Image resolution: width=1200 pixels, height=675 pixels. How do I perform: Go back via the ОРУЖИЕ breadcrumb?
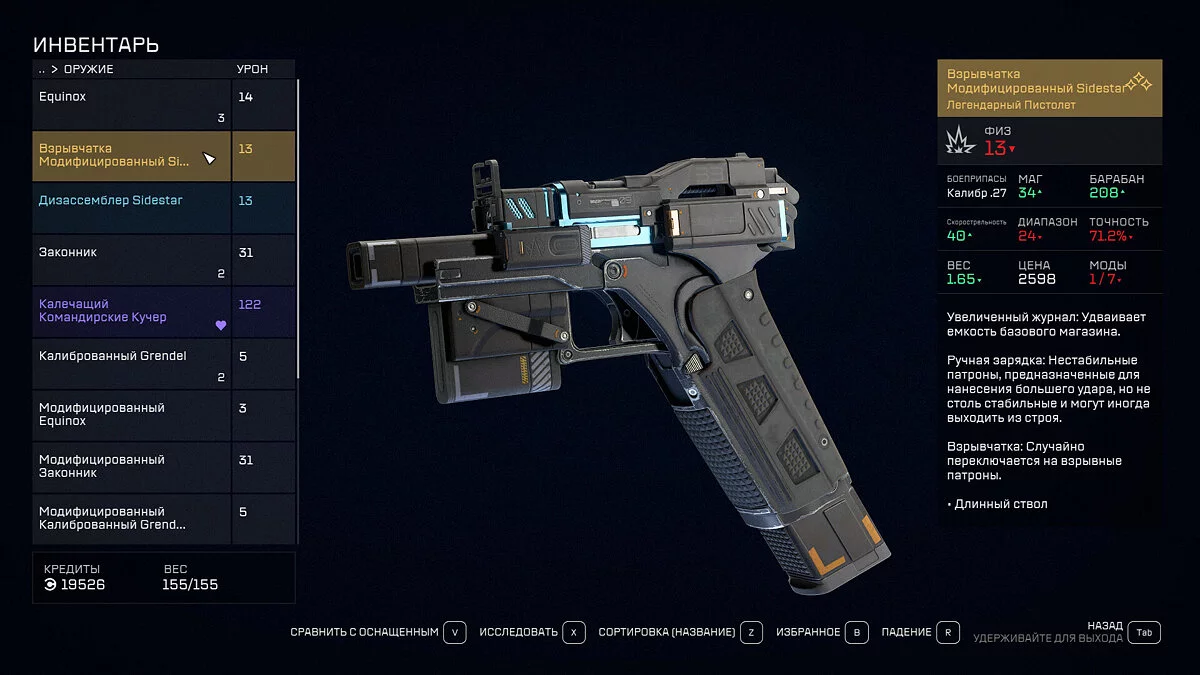coord(88,69)
